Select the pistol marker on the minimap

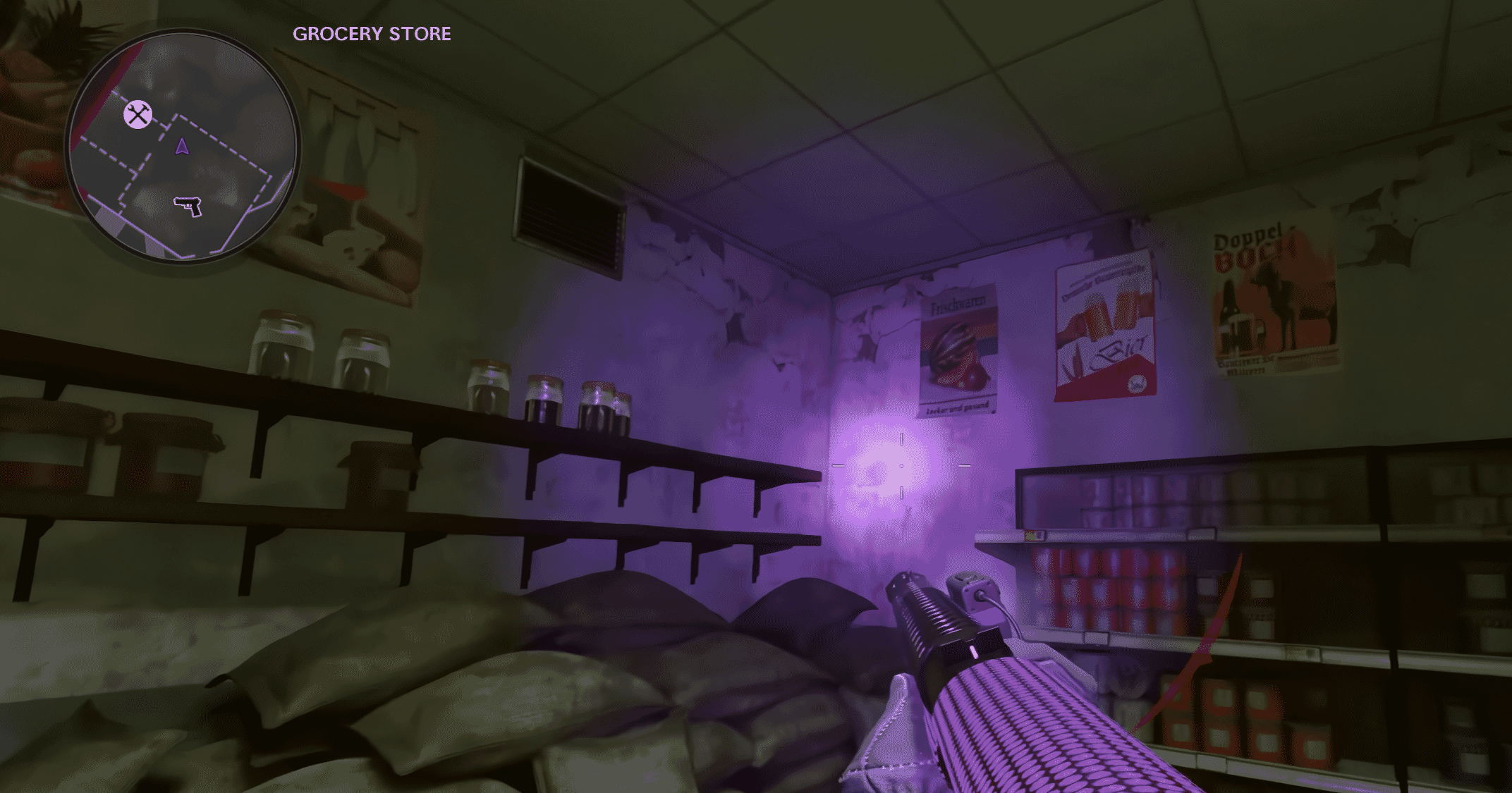coord(188,205)
